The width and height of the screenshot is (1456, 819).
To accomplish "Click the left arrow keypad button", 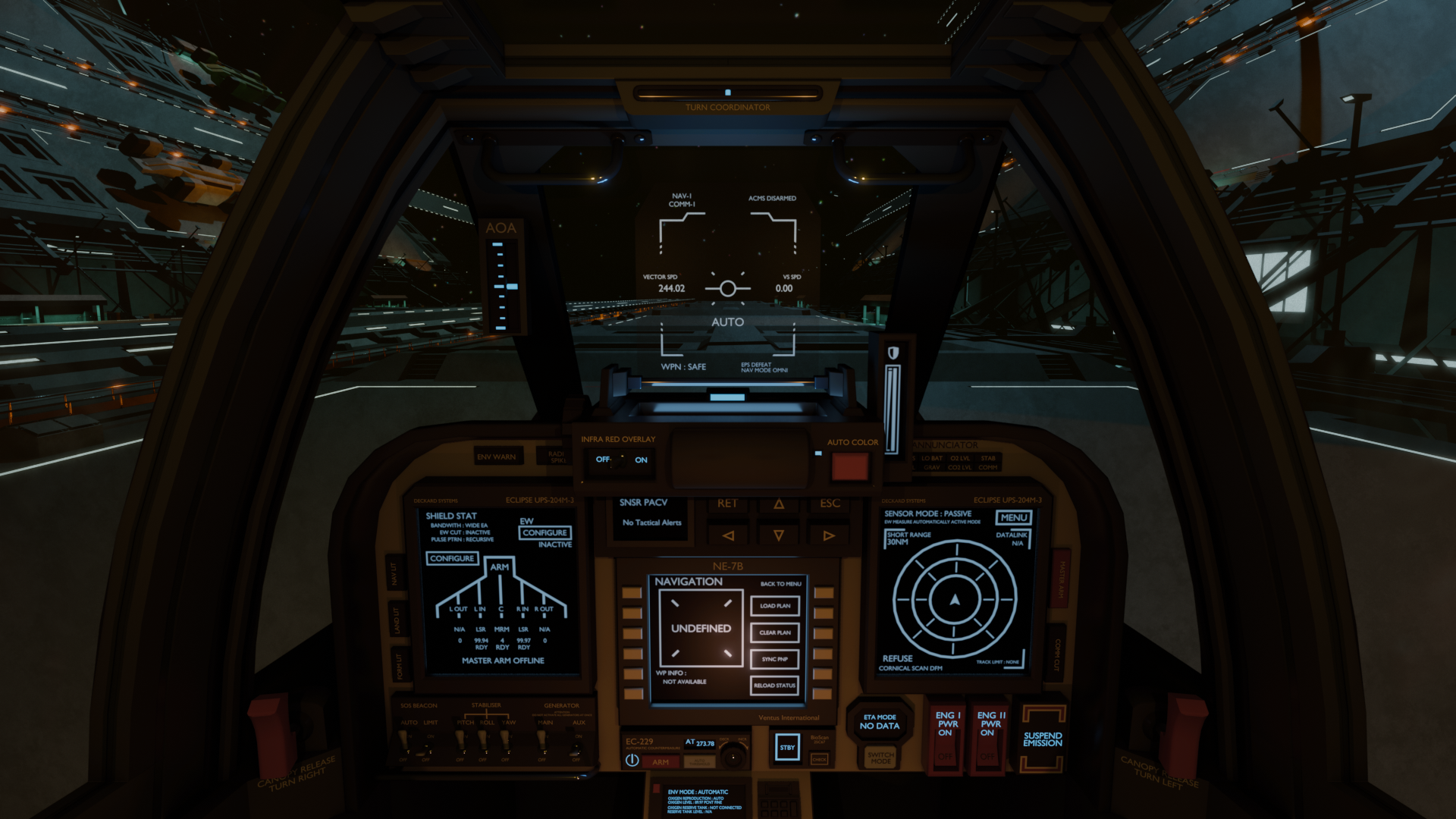I will 728,535.
